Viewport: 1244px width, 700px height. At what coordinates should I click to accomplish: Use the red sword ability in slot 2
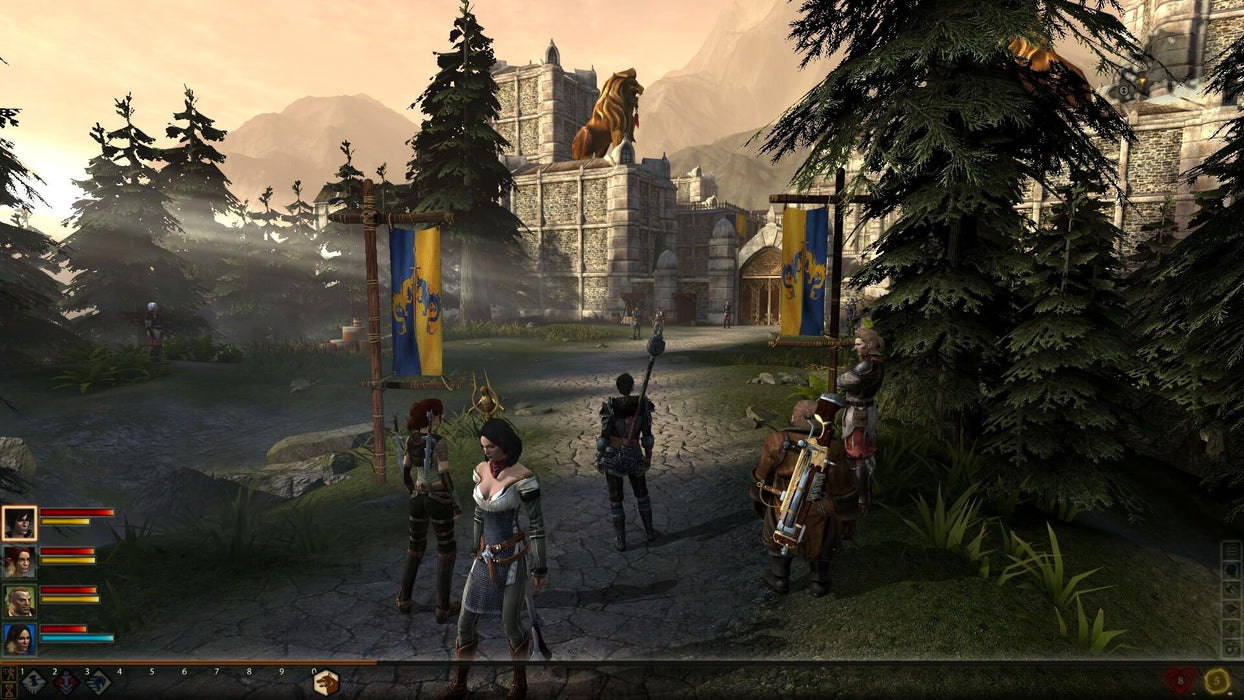66,683
